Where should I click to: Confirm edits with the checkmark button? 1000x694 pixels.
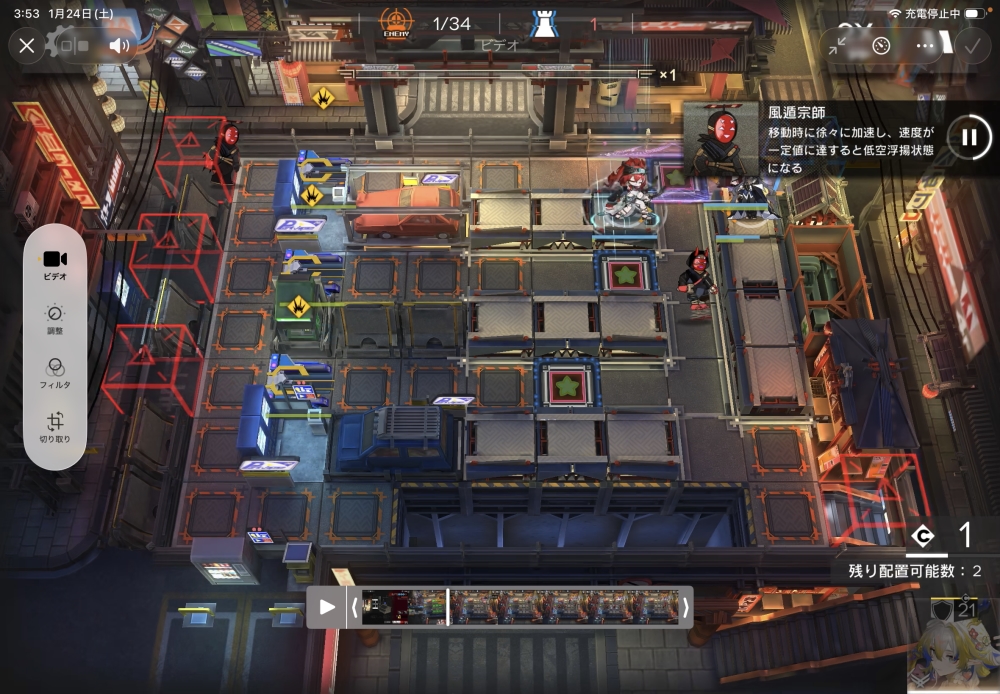969,45
